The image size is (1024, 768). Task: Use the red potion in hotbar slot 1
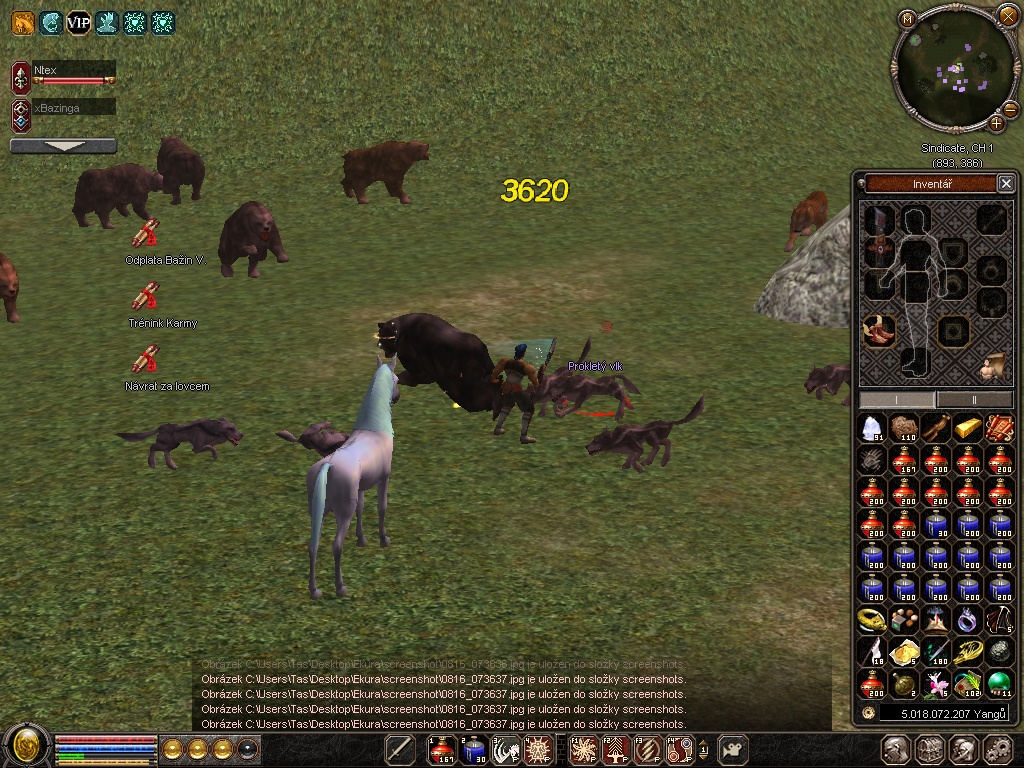pos(442,749)
